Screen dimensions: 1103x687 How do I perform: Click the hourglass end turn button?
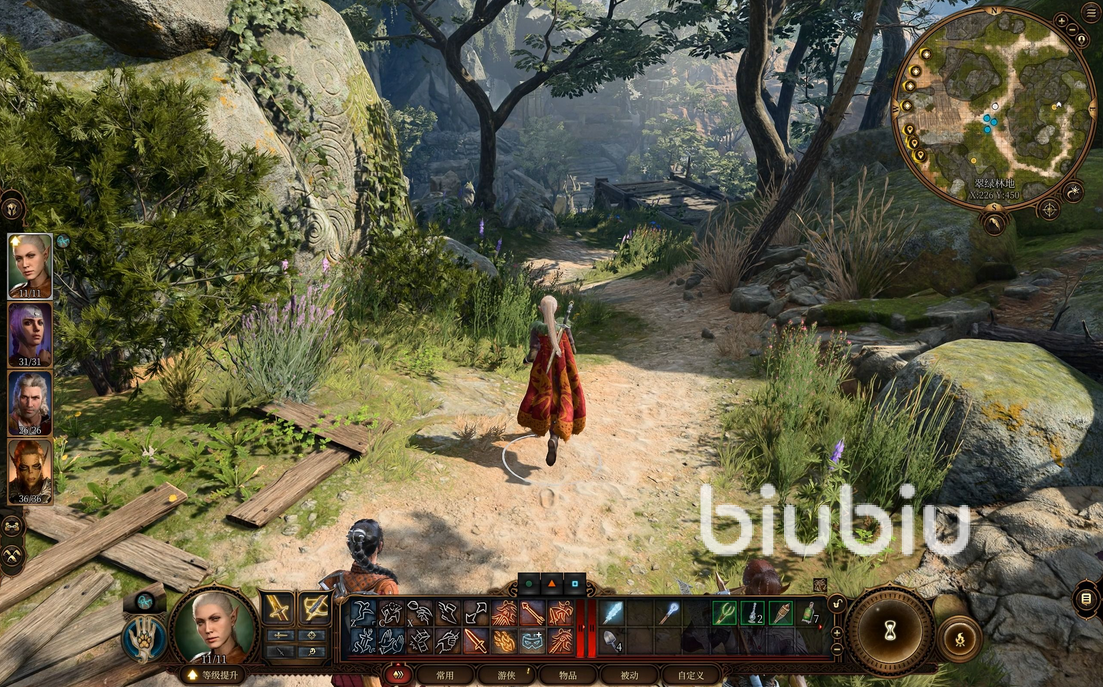(x=890, y=632)
